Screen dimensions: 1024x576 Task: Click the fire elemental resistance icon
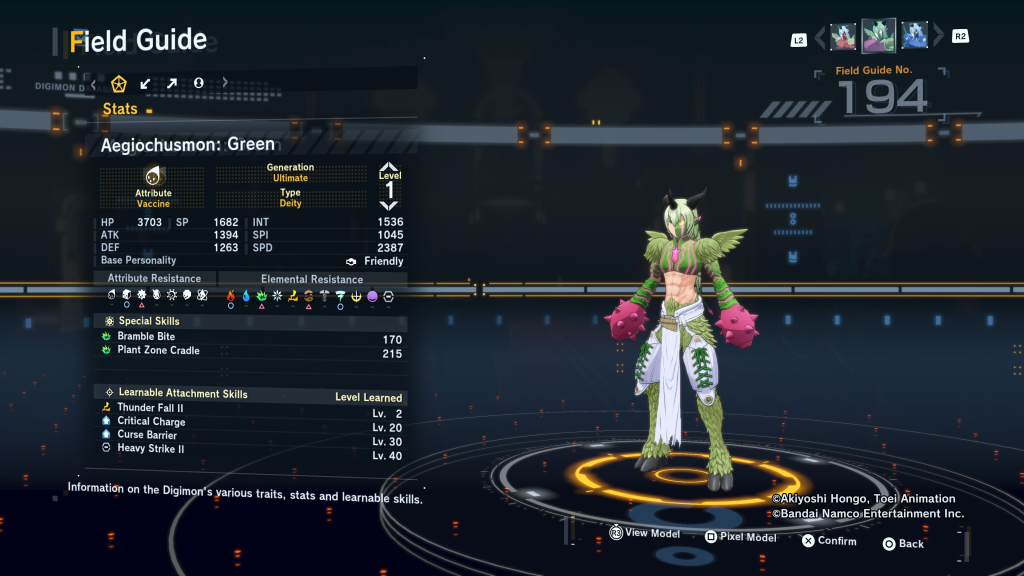tap(232, 296)
